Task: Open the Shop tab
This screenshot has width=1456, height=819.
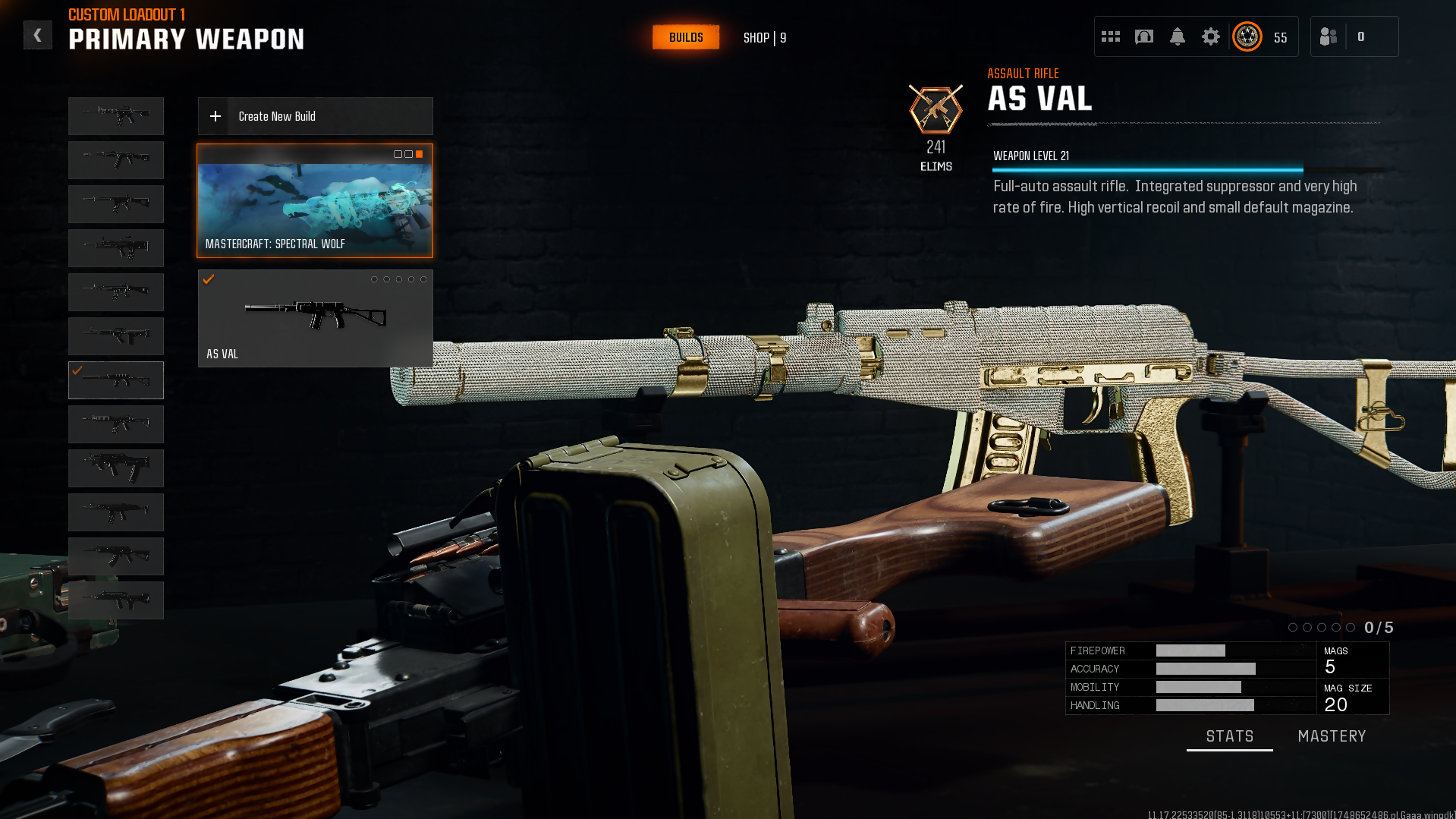Action: 764,38
